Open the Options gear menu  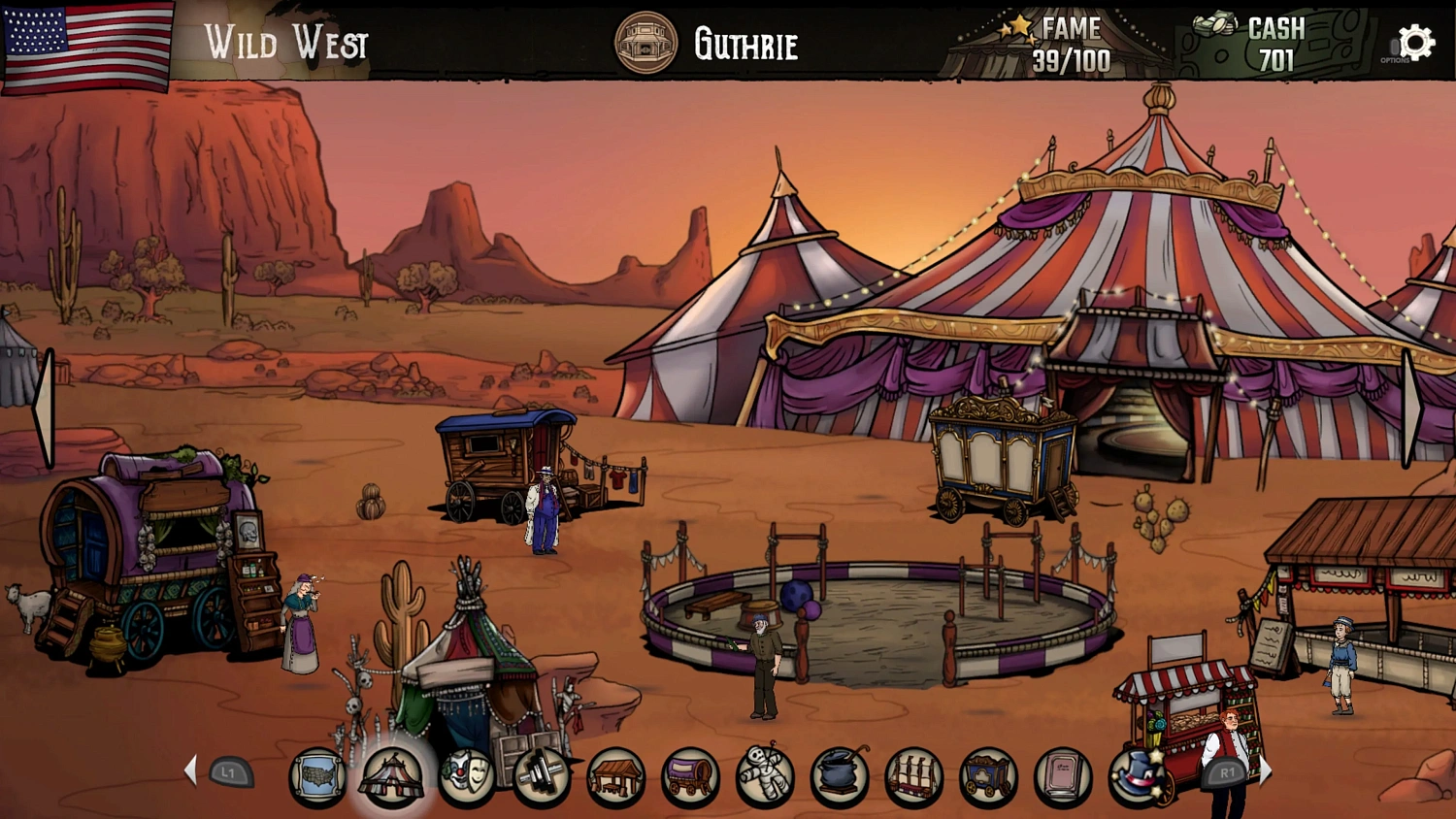(x=1414, y=42)
